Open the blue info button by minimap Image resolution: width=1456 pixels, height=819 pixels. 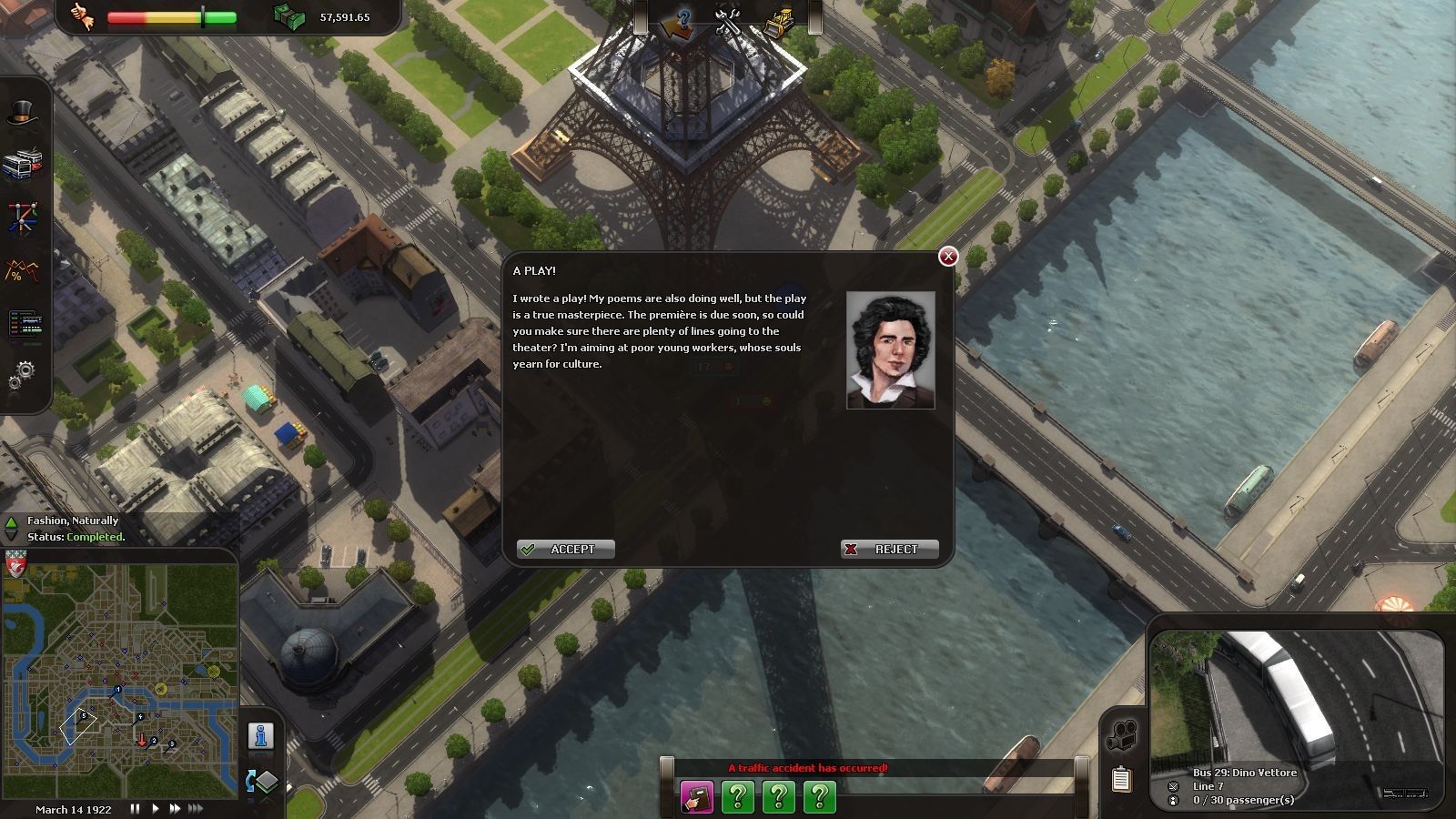click(x=261, y=735)
